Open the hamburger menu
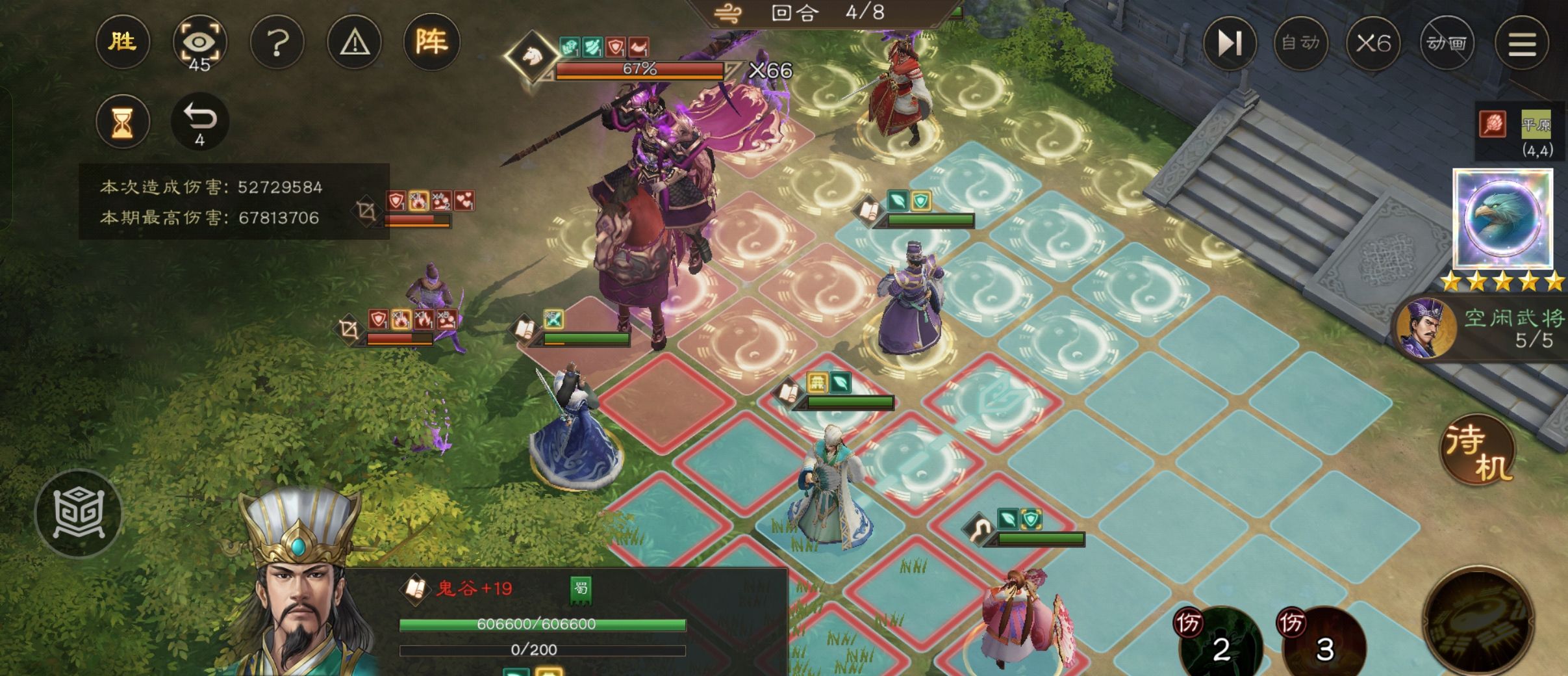1568x676 pixels. 1521,43
